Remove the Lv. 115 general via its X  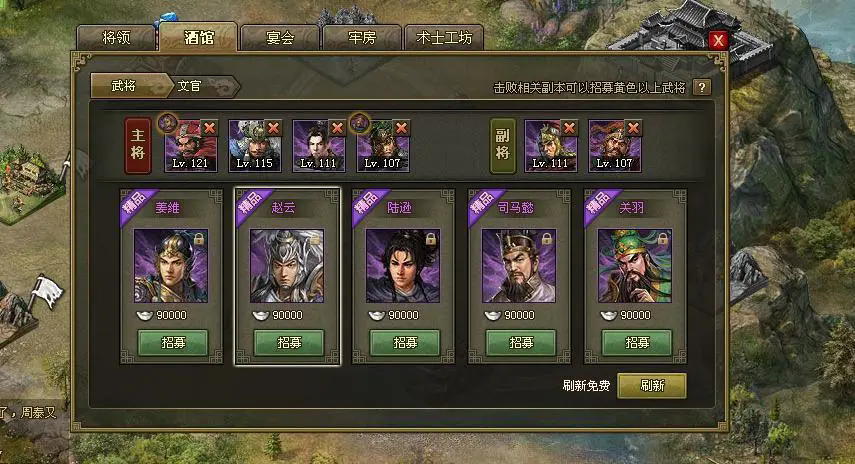point(273,128)
